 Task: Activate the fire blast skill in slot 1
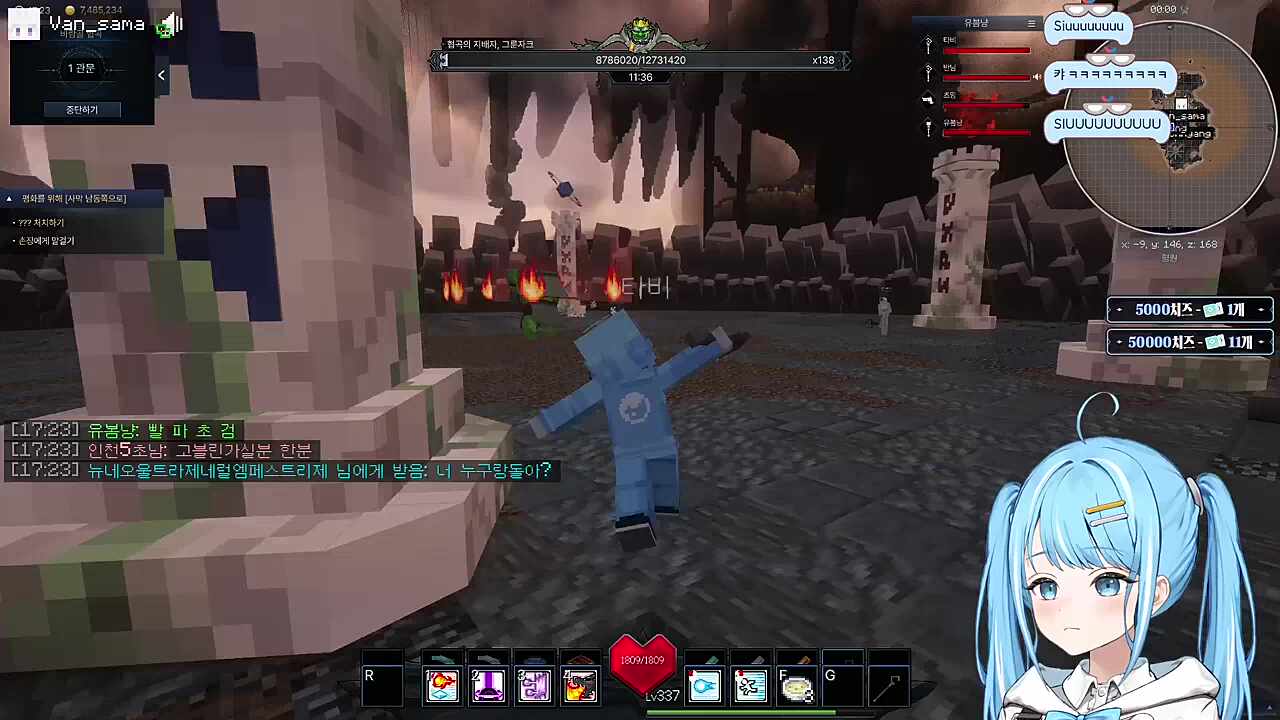[x=443, y=686]
